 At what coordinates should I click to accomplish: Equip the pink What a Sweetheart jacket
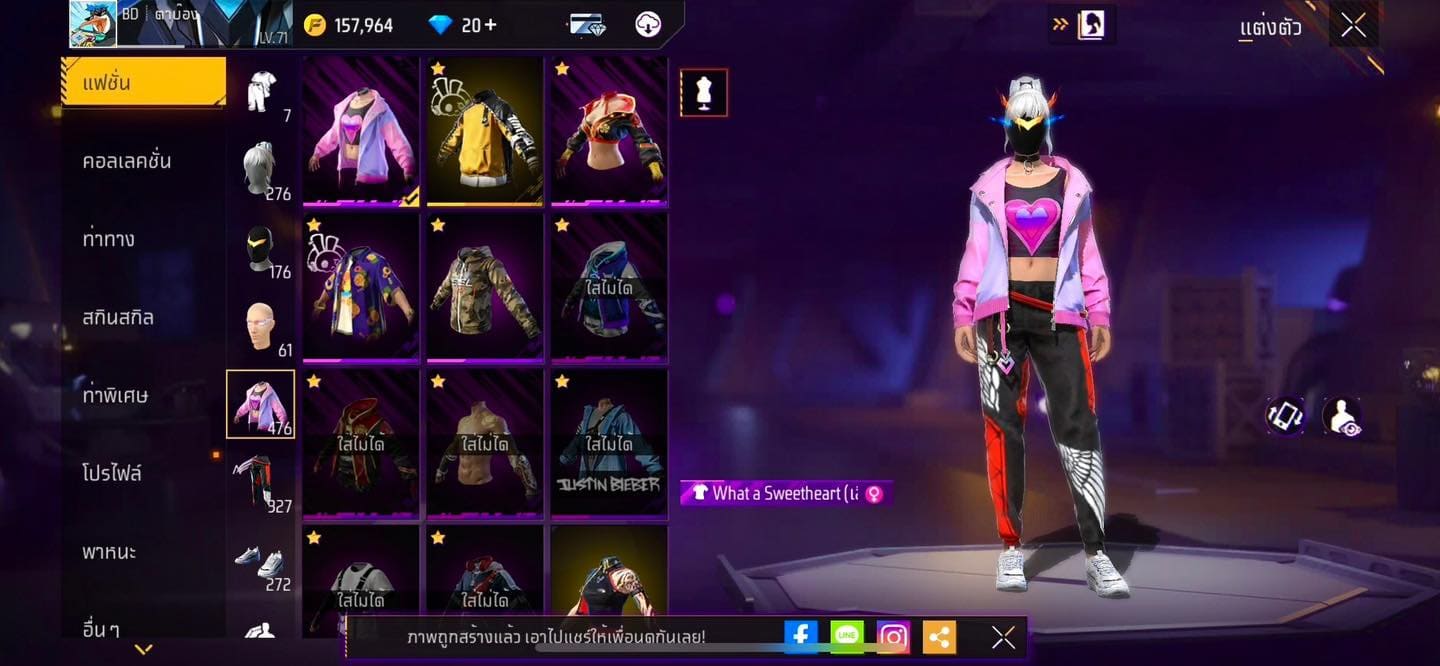point(361,131)
